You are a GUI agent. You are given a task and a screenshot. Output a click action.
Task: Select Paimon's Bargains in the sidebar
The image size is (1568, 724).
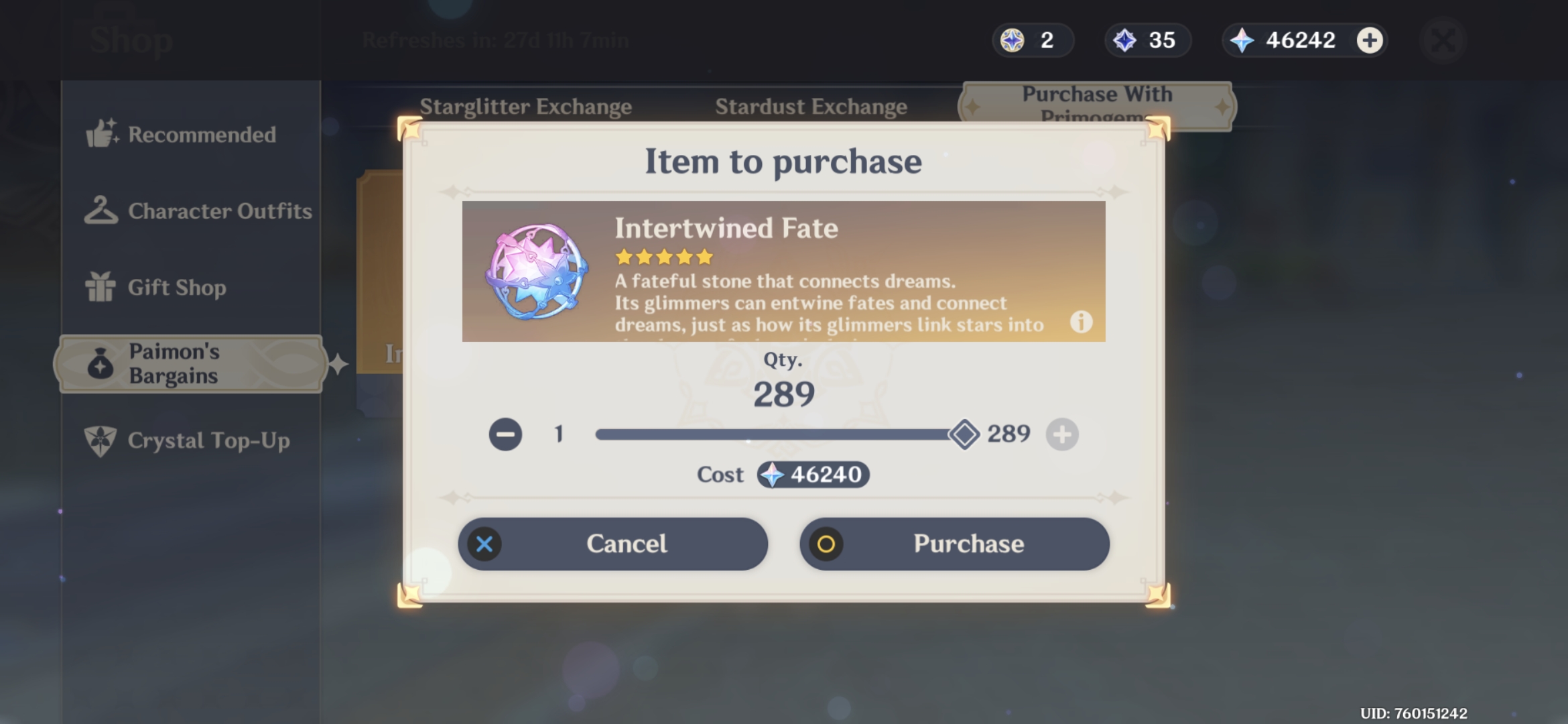click(x=100, y=363)
